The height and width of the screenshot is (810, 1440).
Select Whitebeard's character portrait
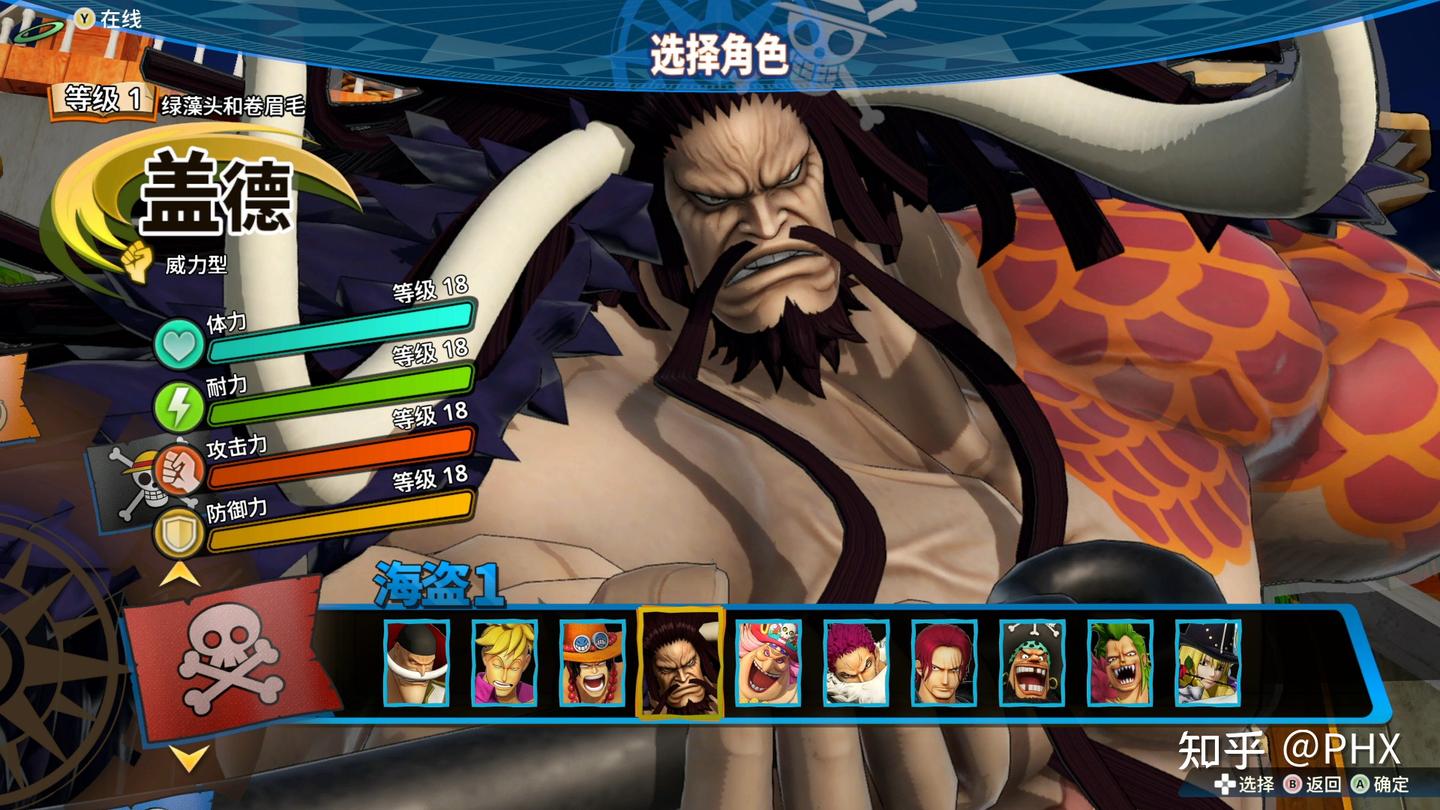[416, 663]
